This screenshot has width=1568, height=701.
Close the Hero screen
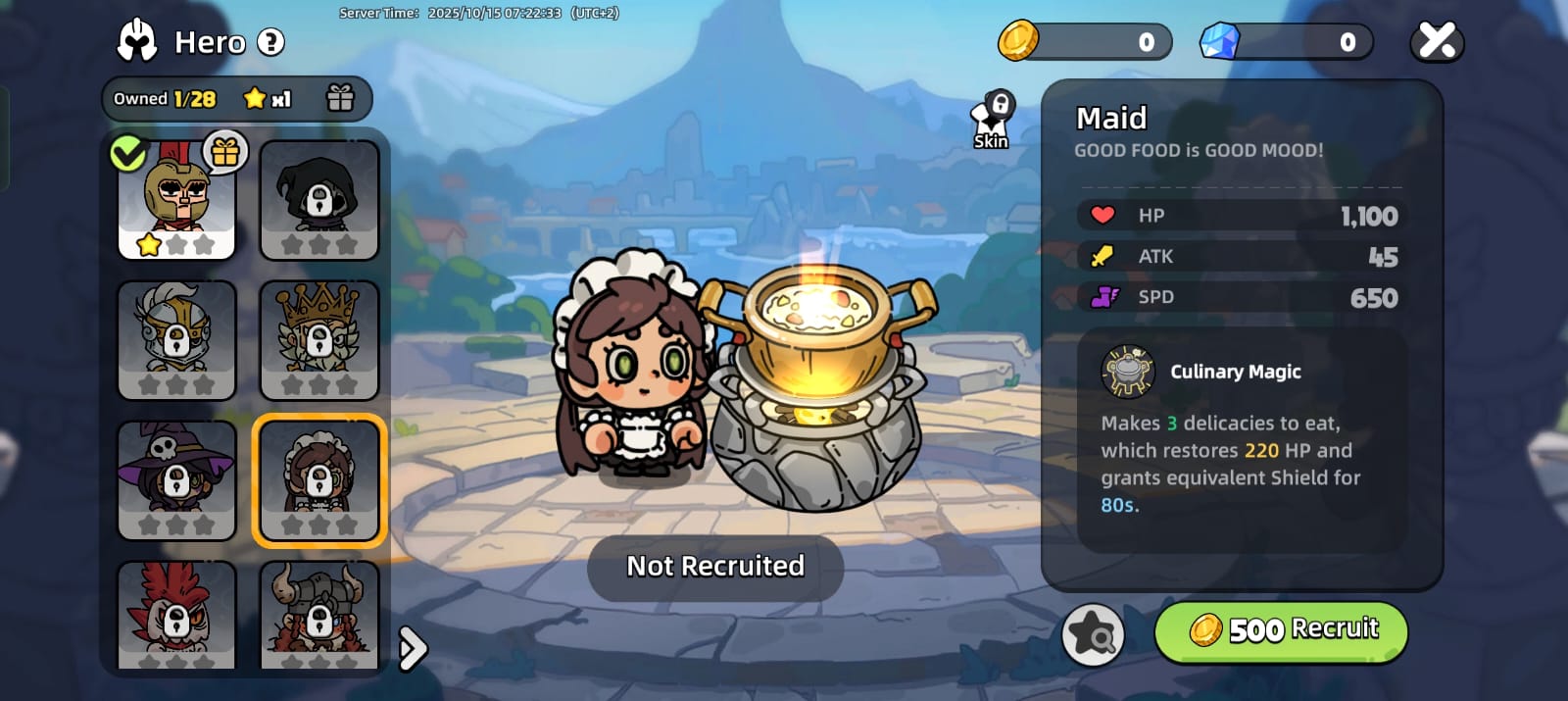pos(1437,41)
